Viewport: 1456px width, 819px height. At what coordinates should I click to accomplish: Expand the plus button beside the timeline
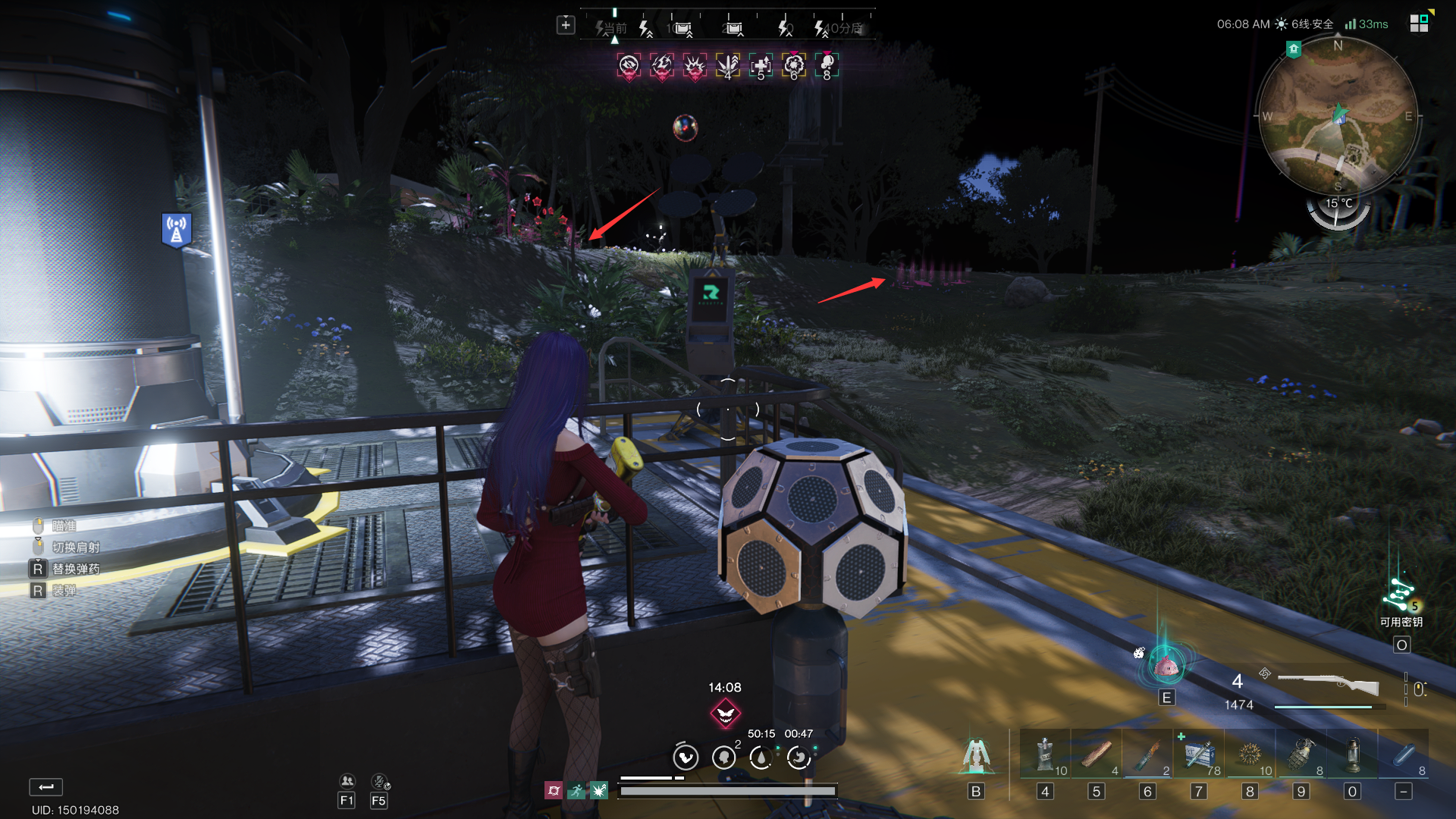pos(566,25)
